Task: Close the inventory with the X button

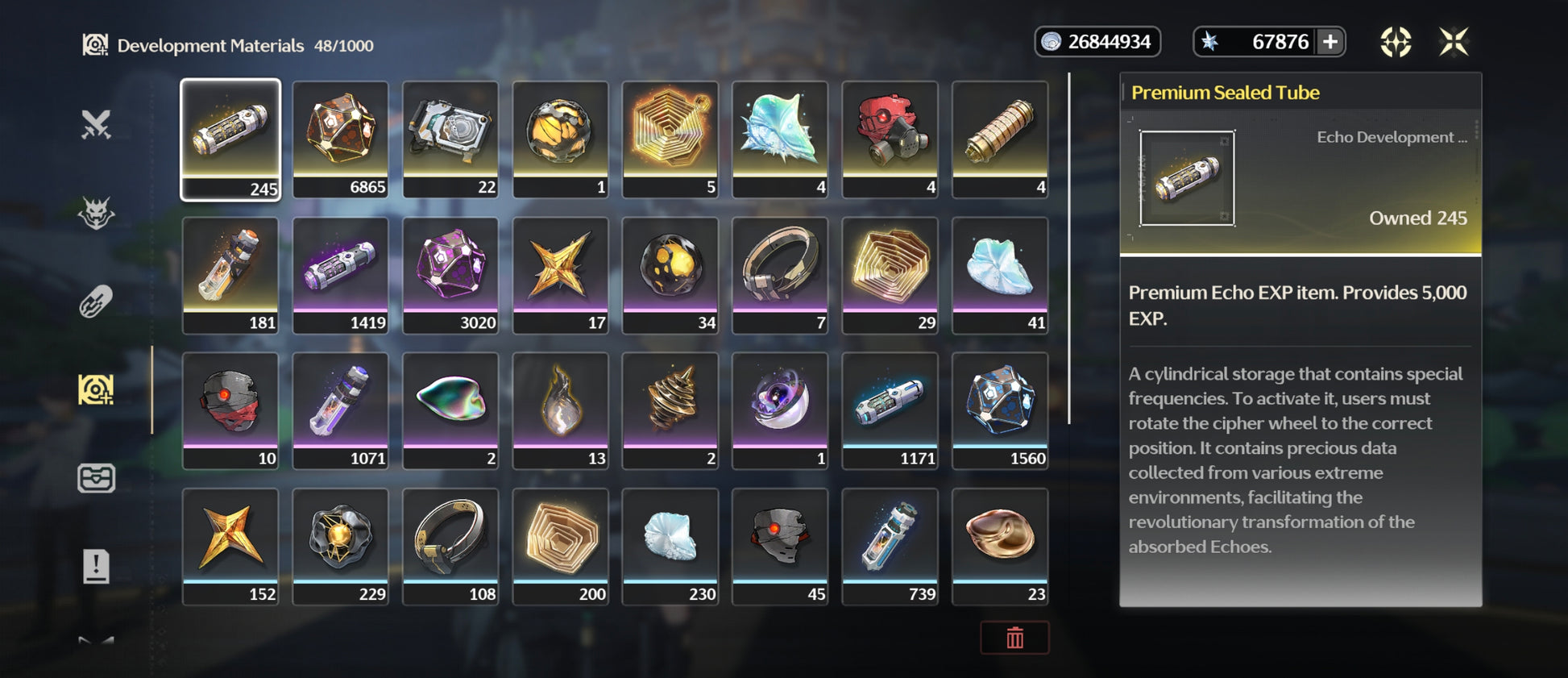Action: (x=1454, y=42)
